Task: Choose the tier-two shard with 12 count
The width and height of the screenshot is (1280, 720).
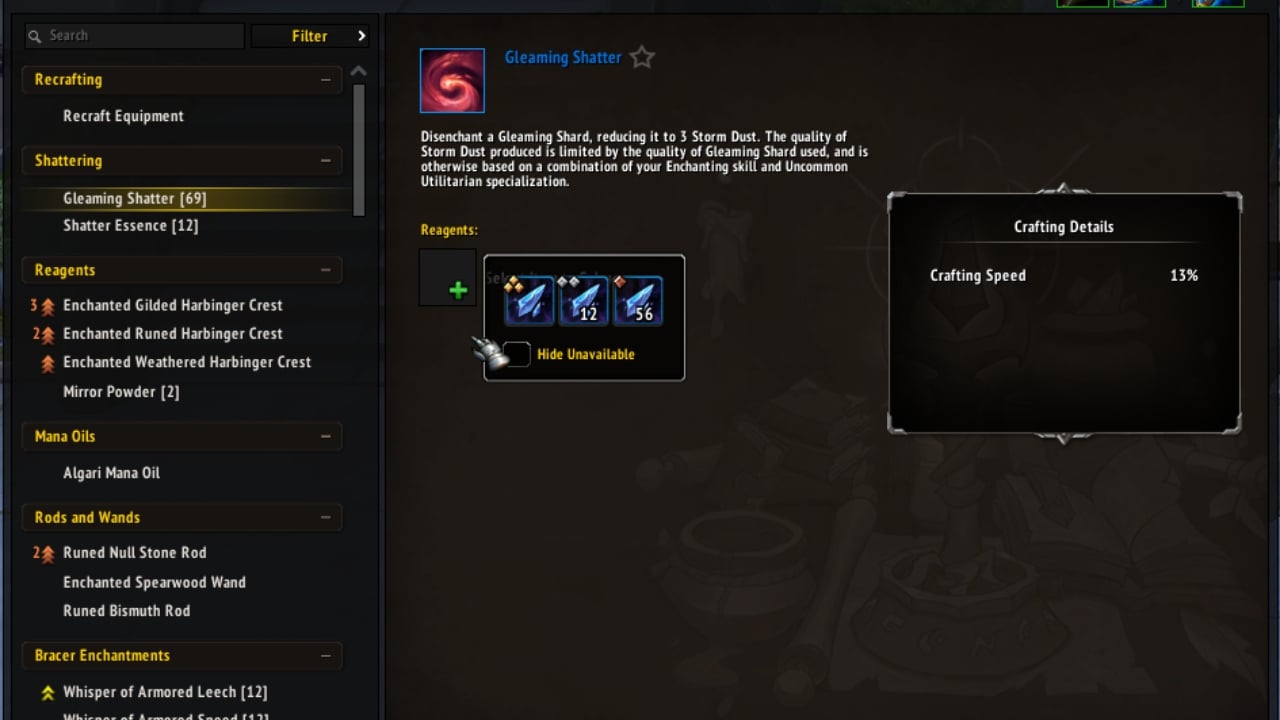Action: [584, 299]
